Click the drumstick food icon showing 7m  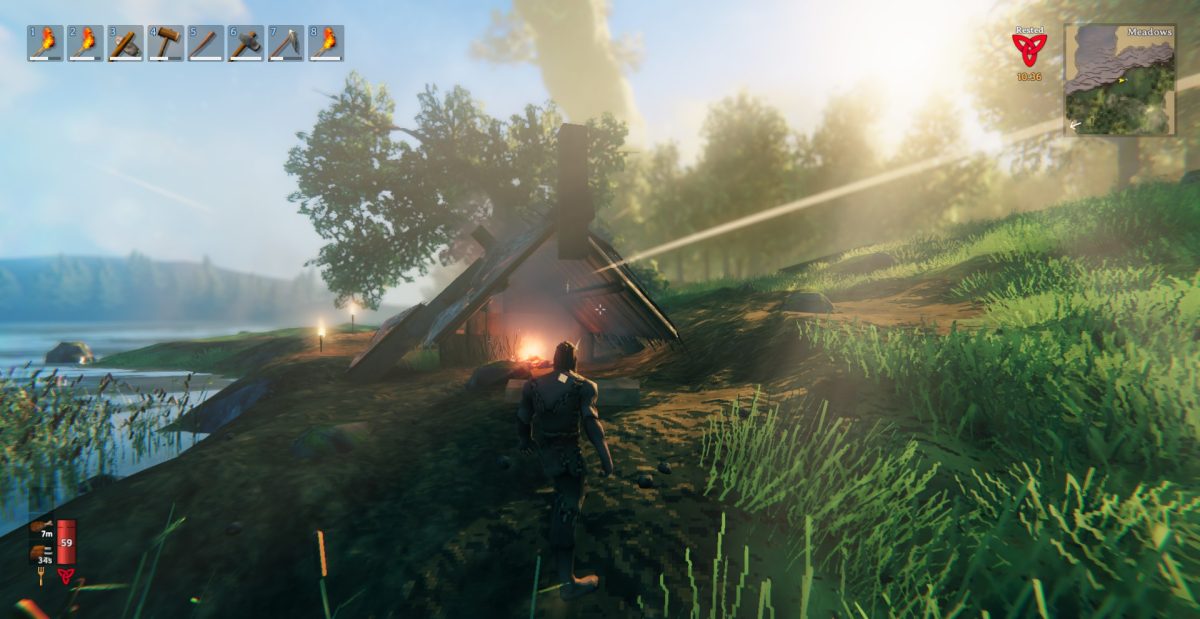[x=40, y=526]
